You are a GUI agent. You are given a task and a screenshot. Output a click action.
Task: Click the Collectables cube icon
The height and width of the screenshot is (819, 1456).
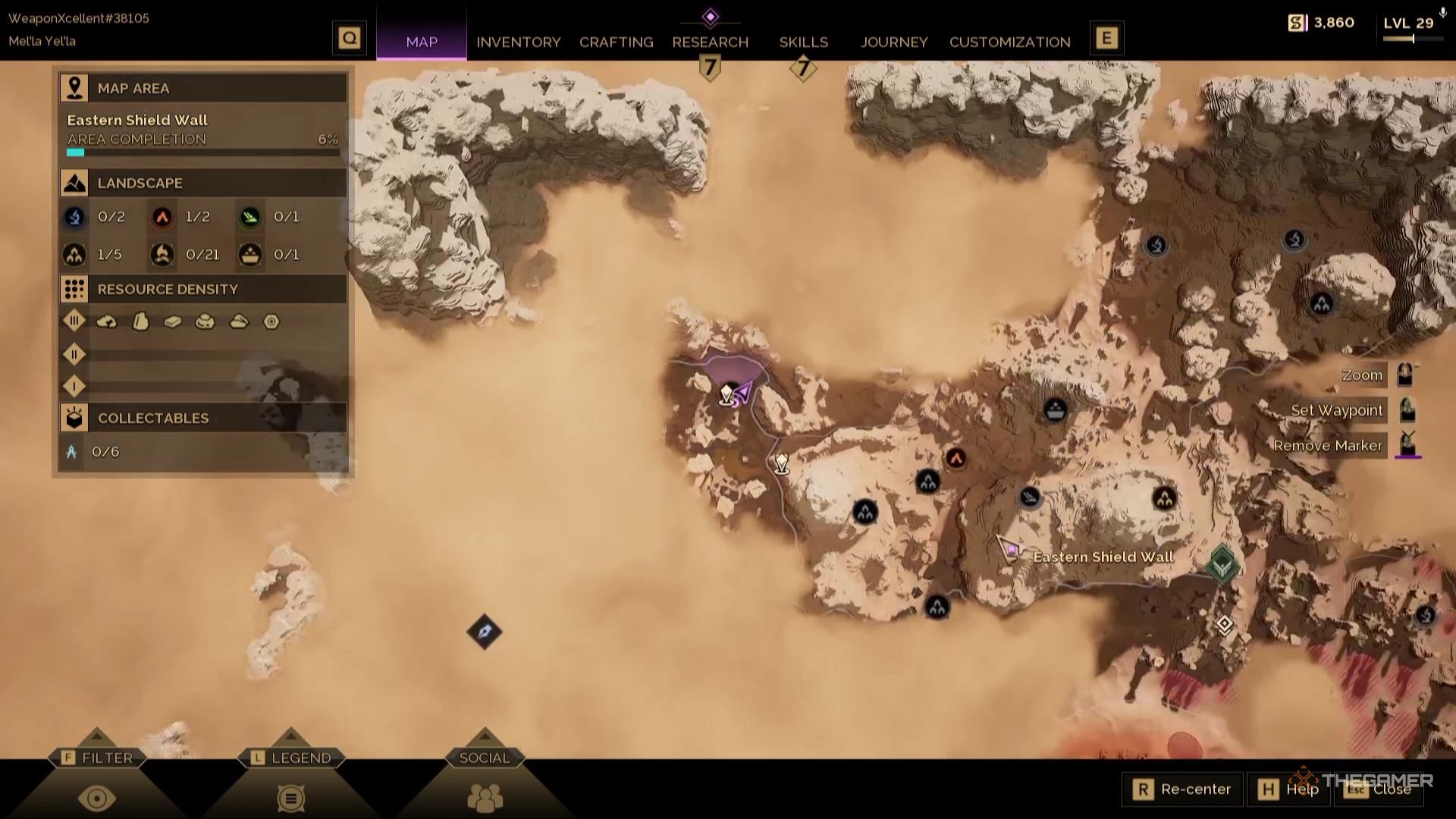point(74,418)
